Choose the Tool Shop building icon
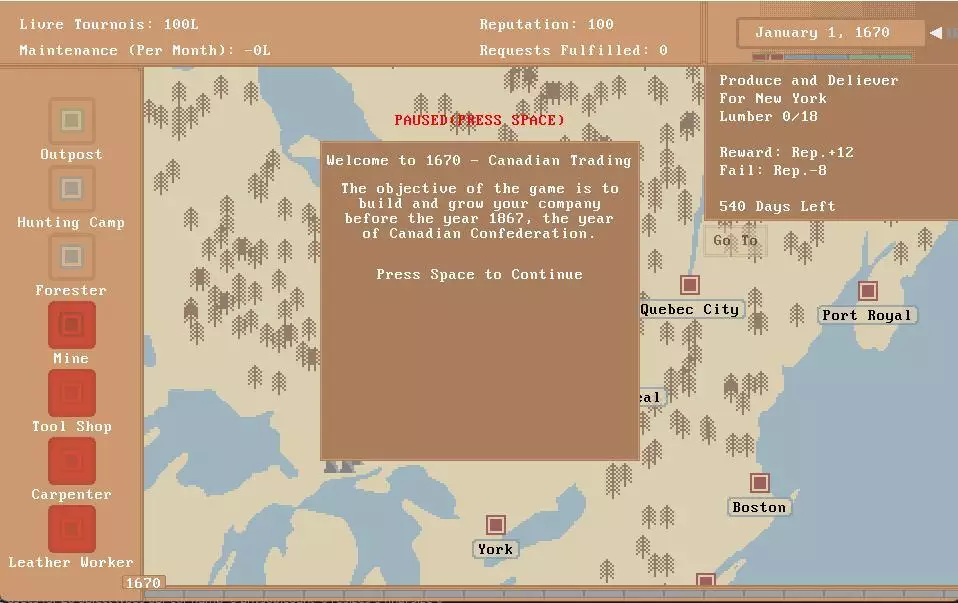The image size is (958, 603). click(x=71, y=393)
